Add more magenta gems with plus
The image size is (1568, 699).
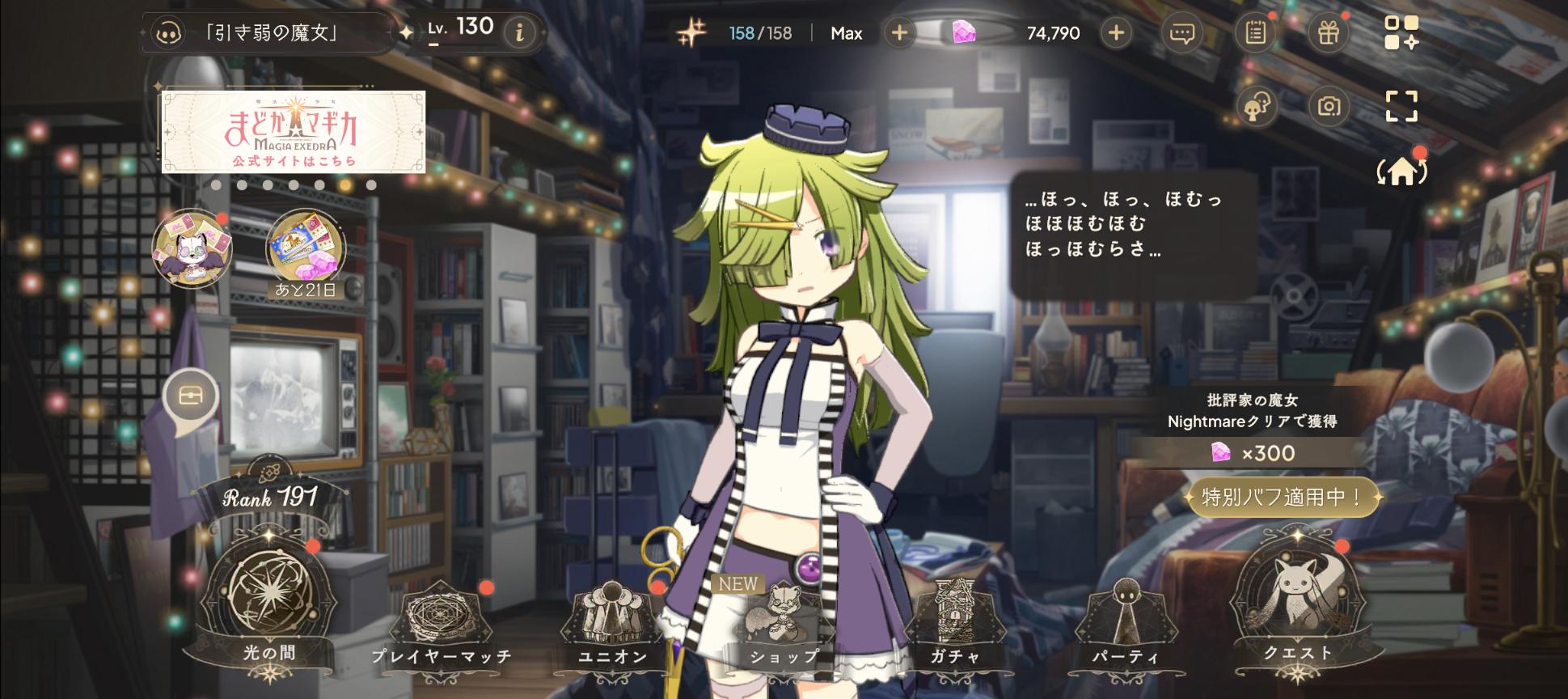coord(1116,33)
